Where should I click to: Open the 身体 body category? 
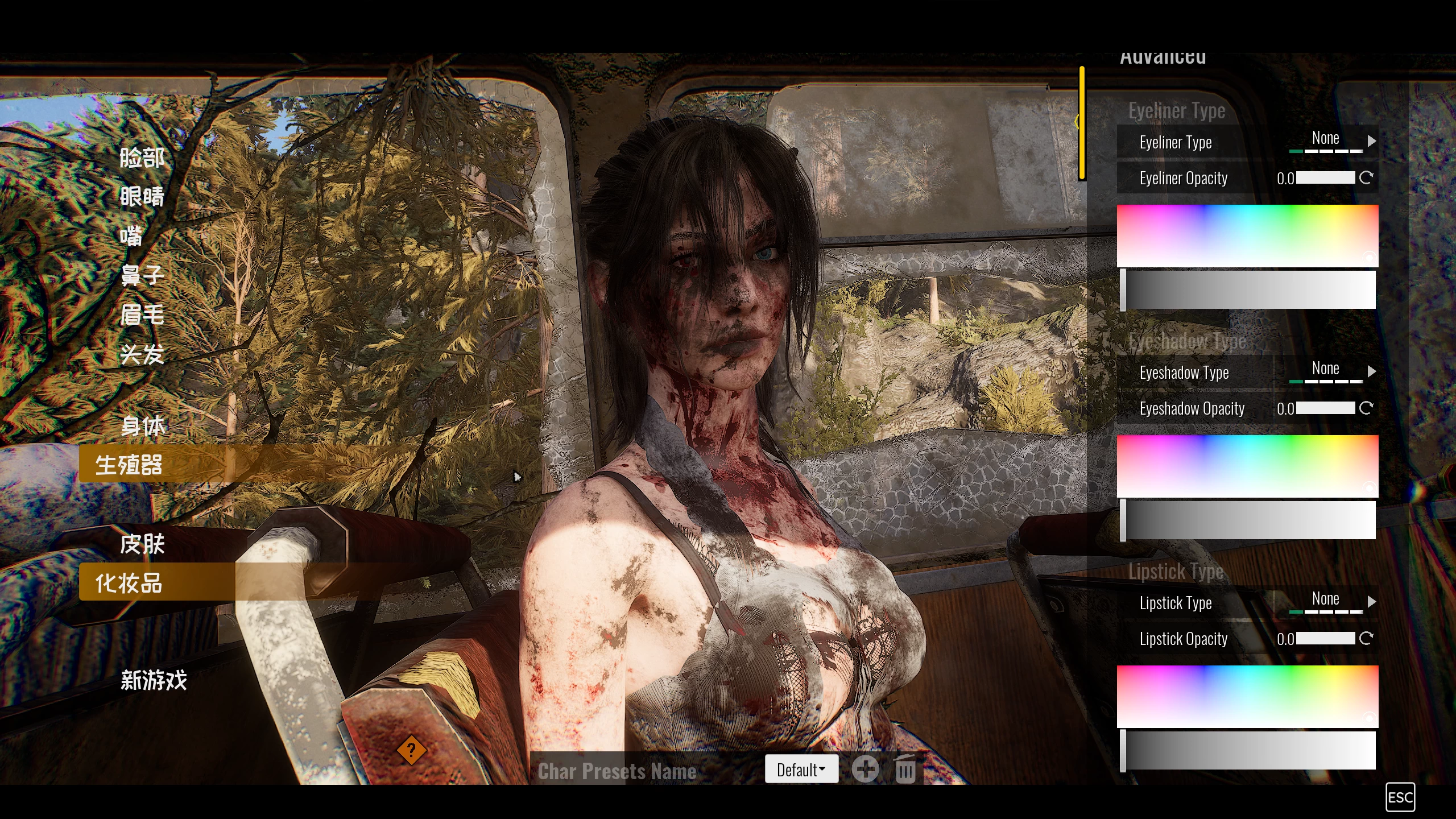[143, 426]
